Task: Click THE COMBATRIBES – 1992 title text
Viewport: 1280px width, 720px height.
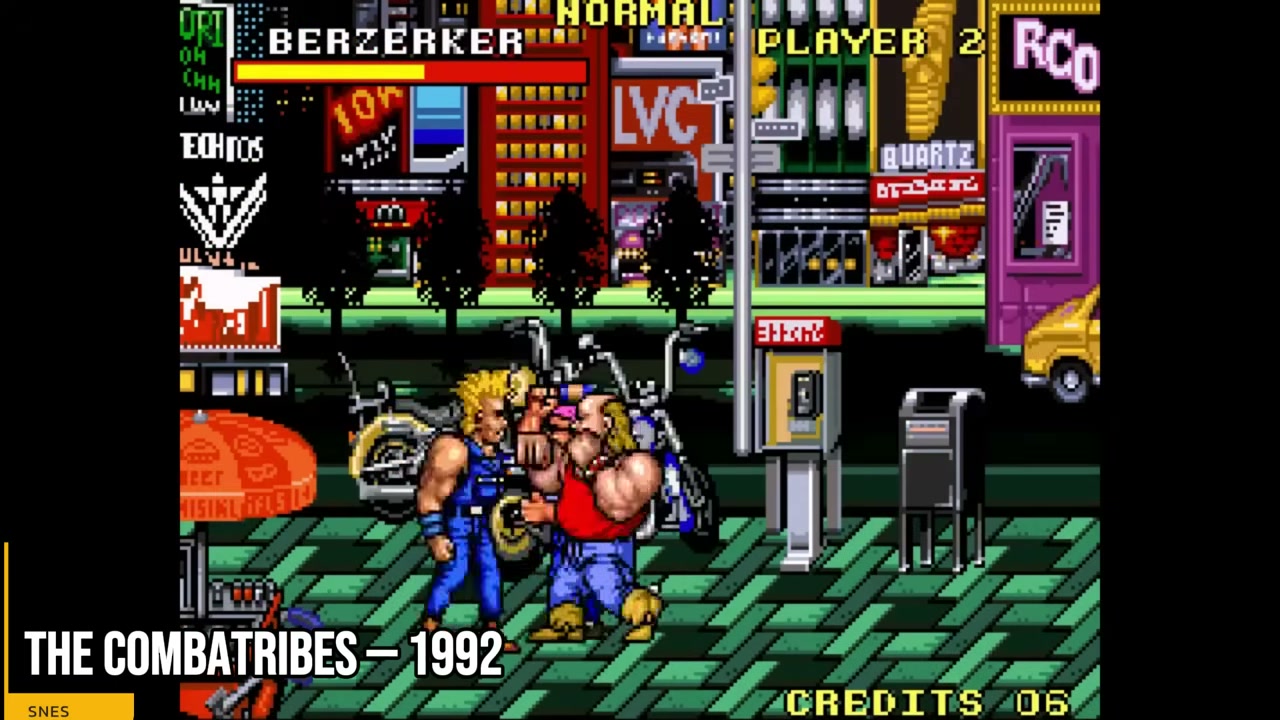Action: [x=265, y=653]
